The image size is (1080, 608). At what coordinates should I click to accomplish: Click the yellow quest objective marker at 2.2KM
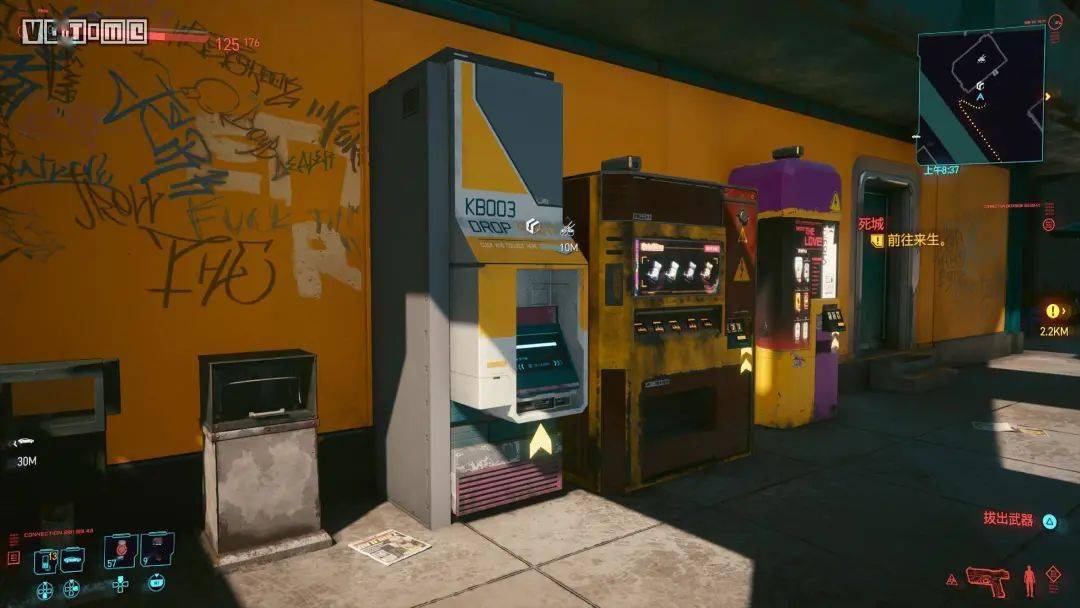click(1053, 311)
